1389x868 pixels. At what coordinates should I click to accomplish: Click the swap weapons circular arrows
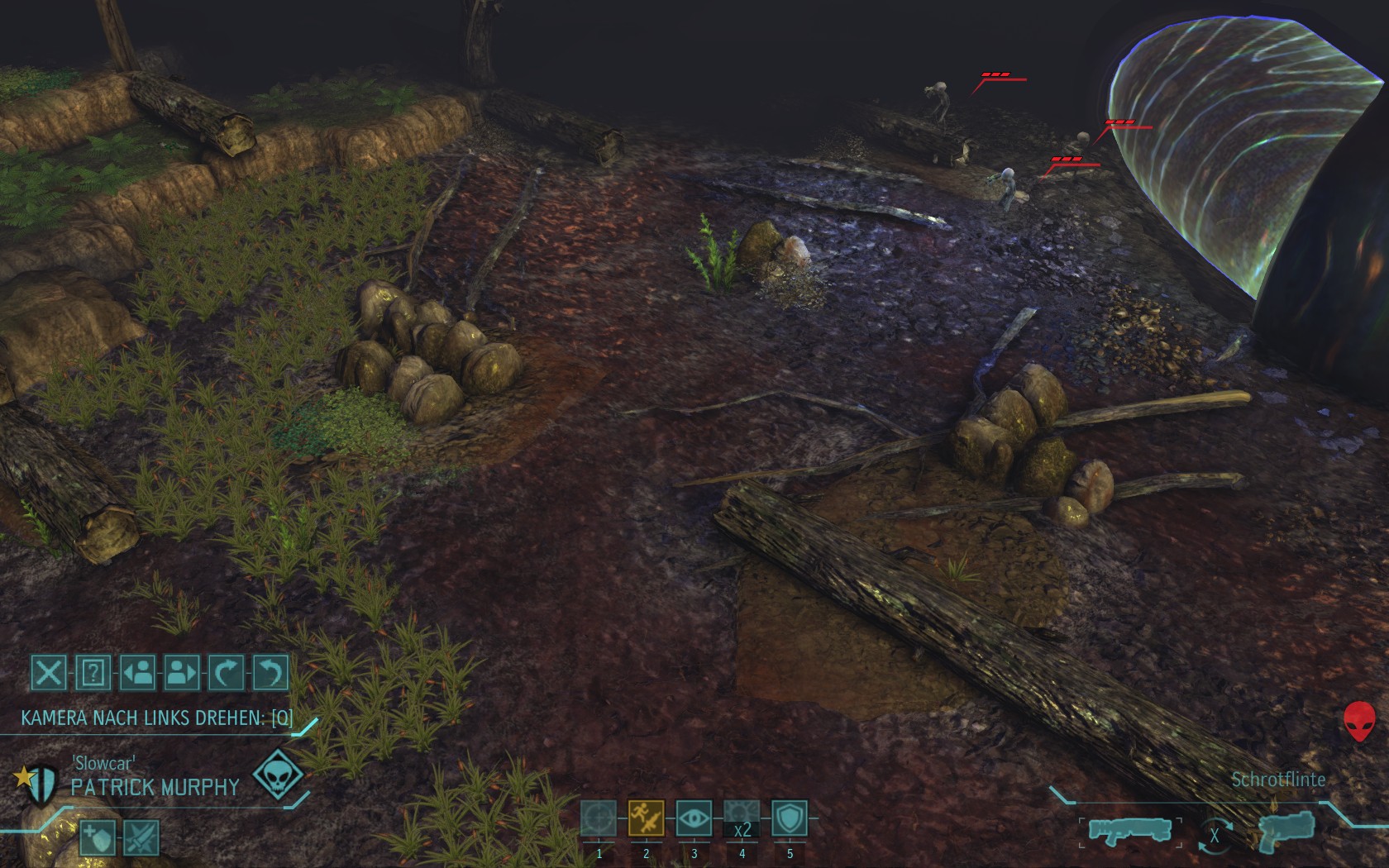tap(1215, 835)
